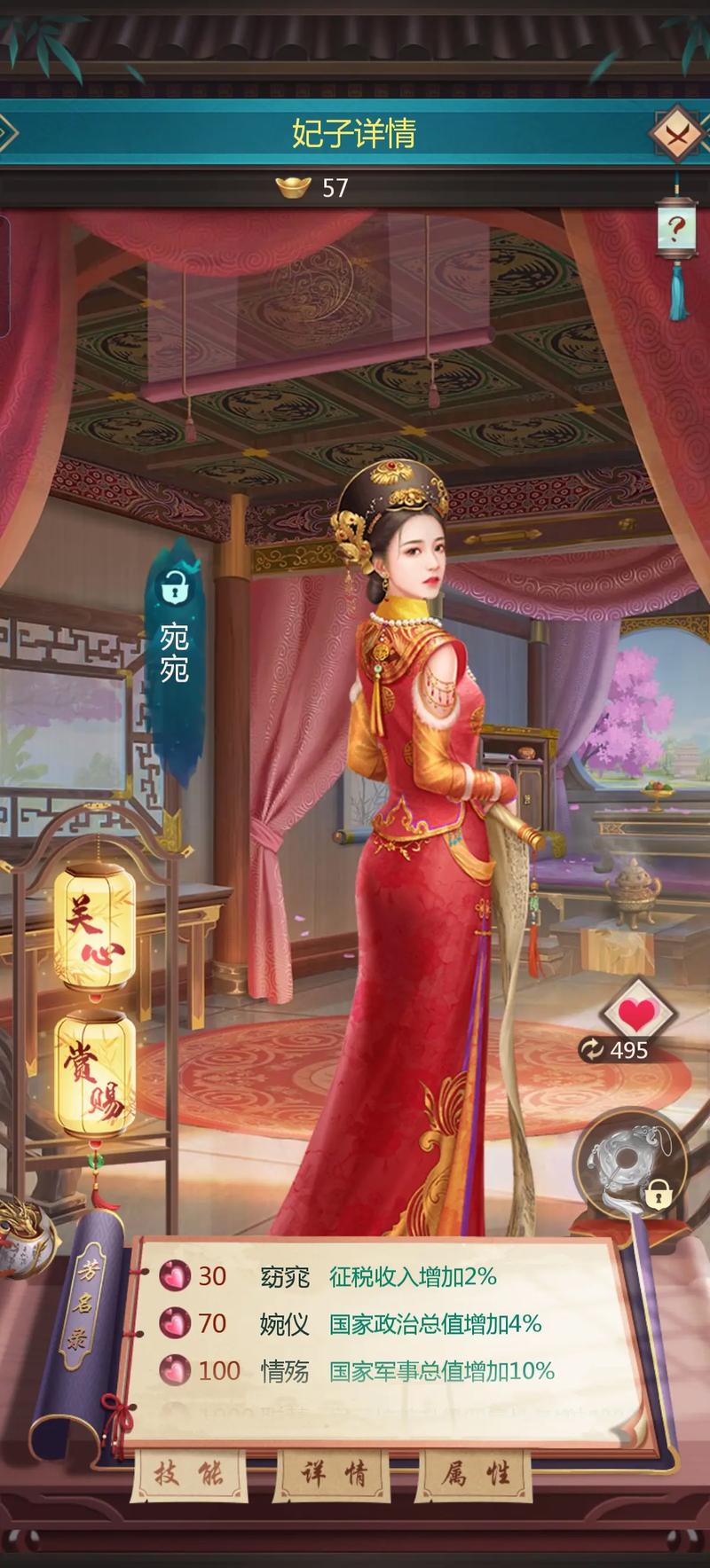The height and width of the screenshot is (1568, 710).
Task: Select the 情殇 skill row
Action: click(x=355, y=1371)
